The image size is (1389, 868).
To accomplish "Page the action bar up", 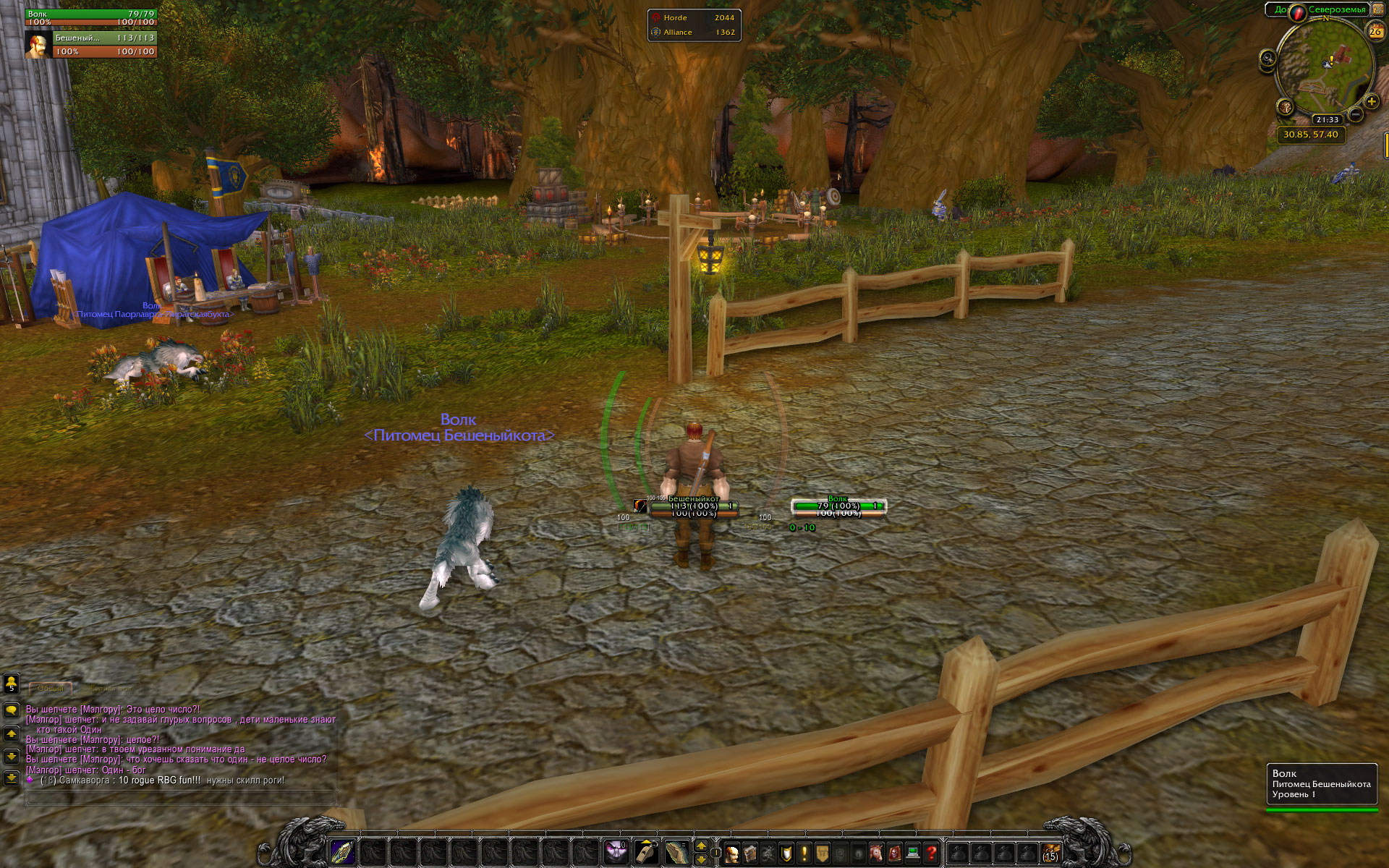I will [701, 846].
